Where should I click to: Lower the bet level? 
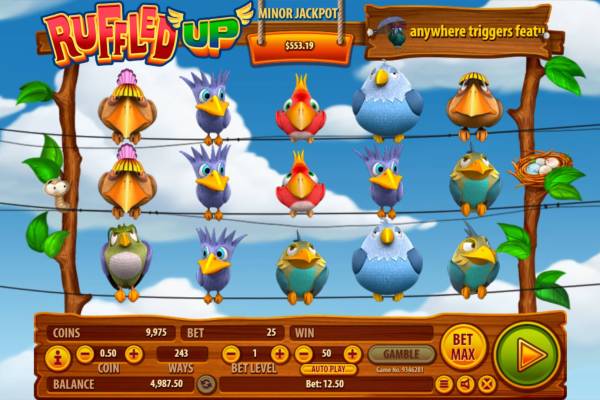coord(231,354)
